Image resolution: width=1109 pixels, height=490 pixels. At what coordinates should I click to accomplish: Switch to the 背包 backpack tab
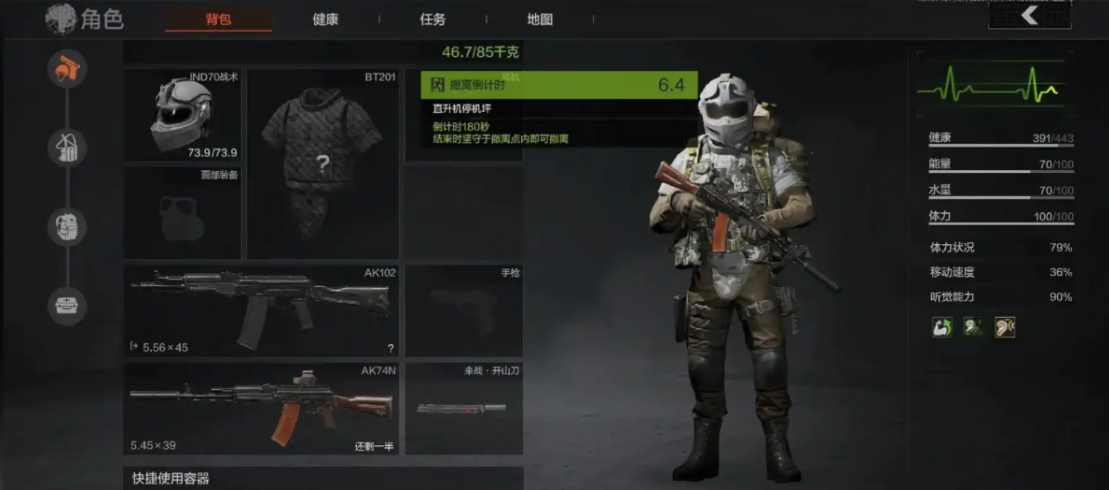pos(218,19)
